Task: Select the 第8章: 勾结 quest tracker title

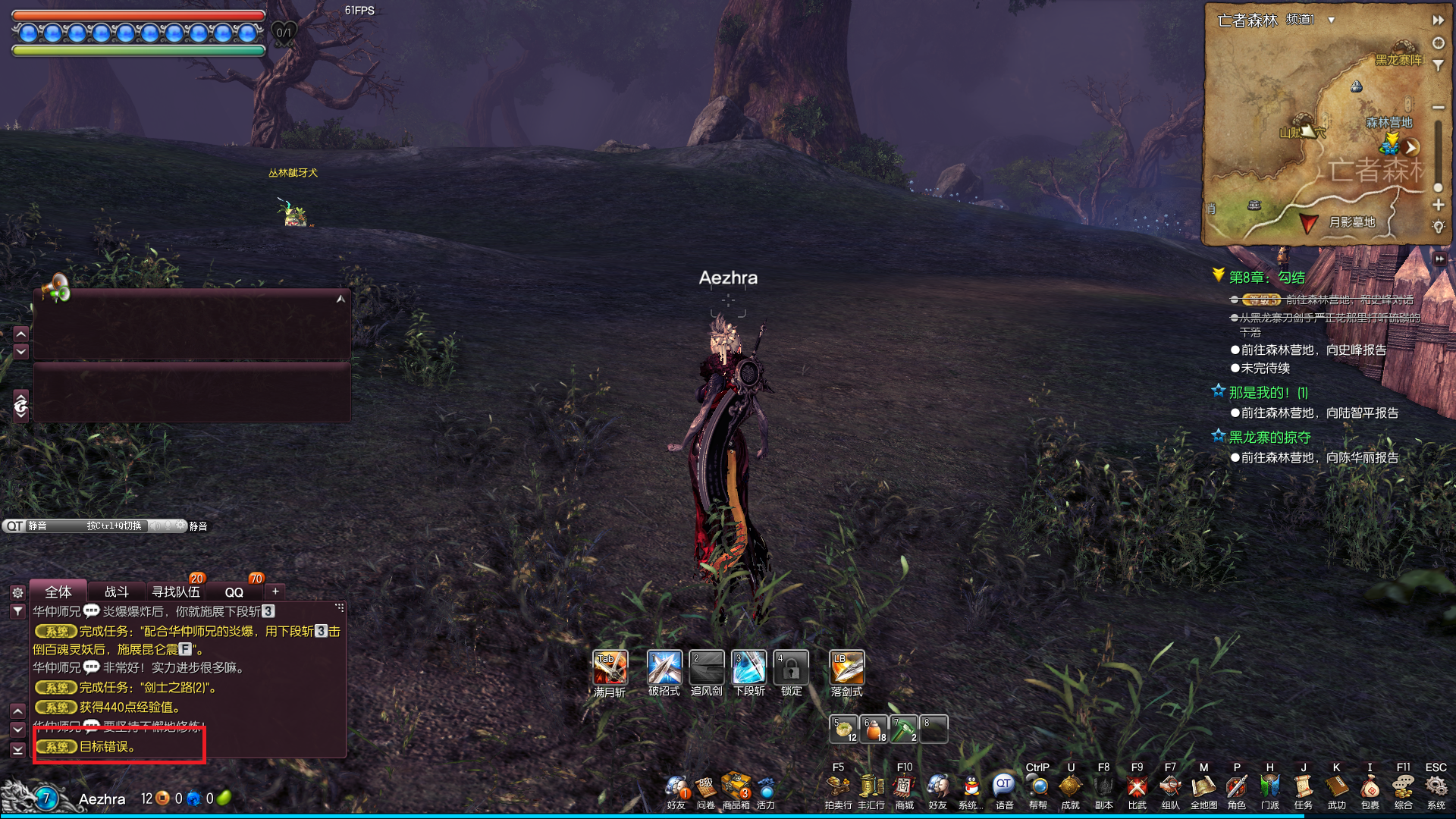Action: click(x=1266, y=278)
